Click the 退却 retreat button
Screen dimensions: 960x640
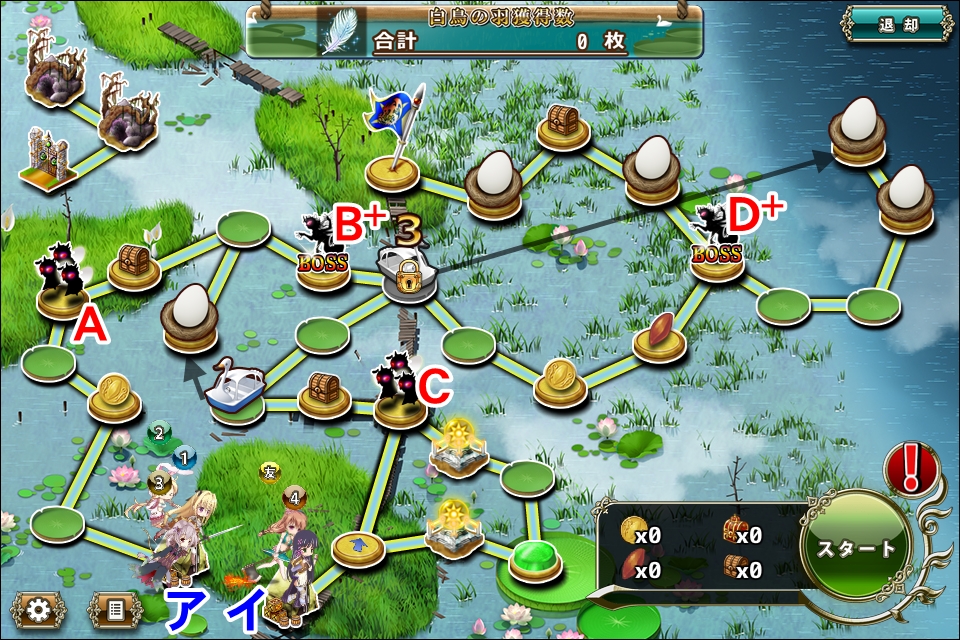coord(895,25)
